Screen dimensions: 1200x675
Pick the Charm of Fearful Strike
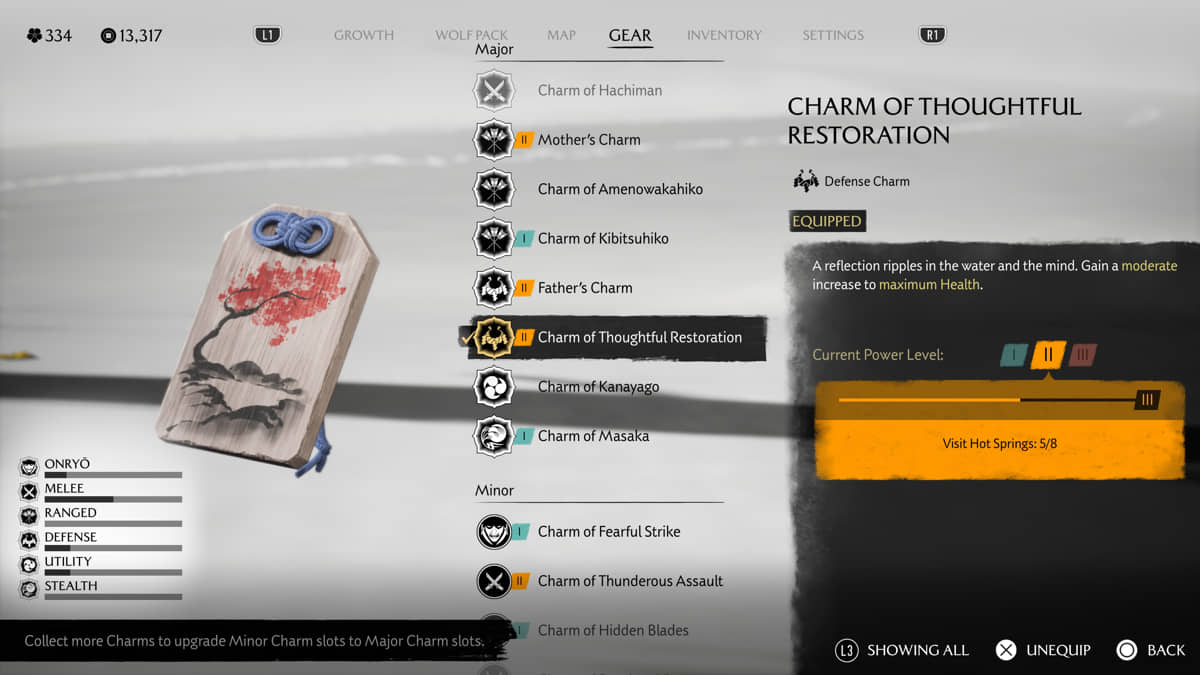[608, 532]
